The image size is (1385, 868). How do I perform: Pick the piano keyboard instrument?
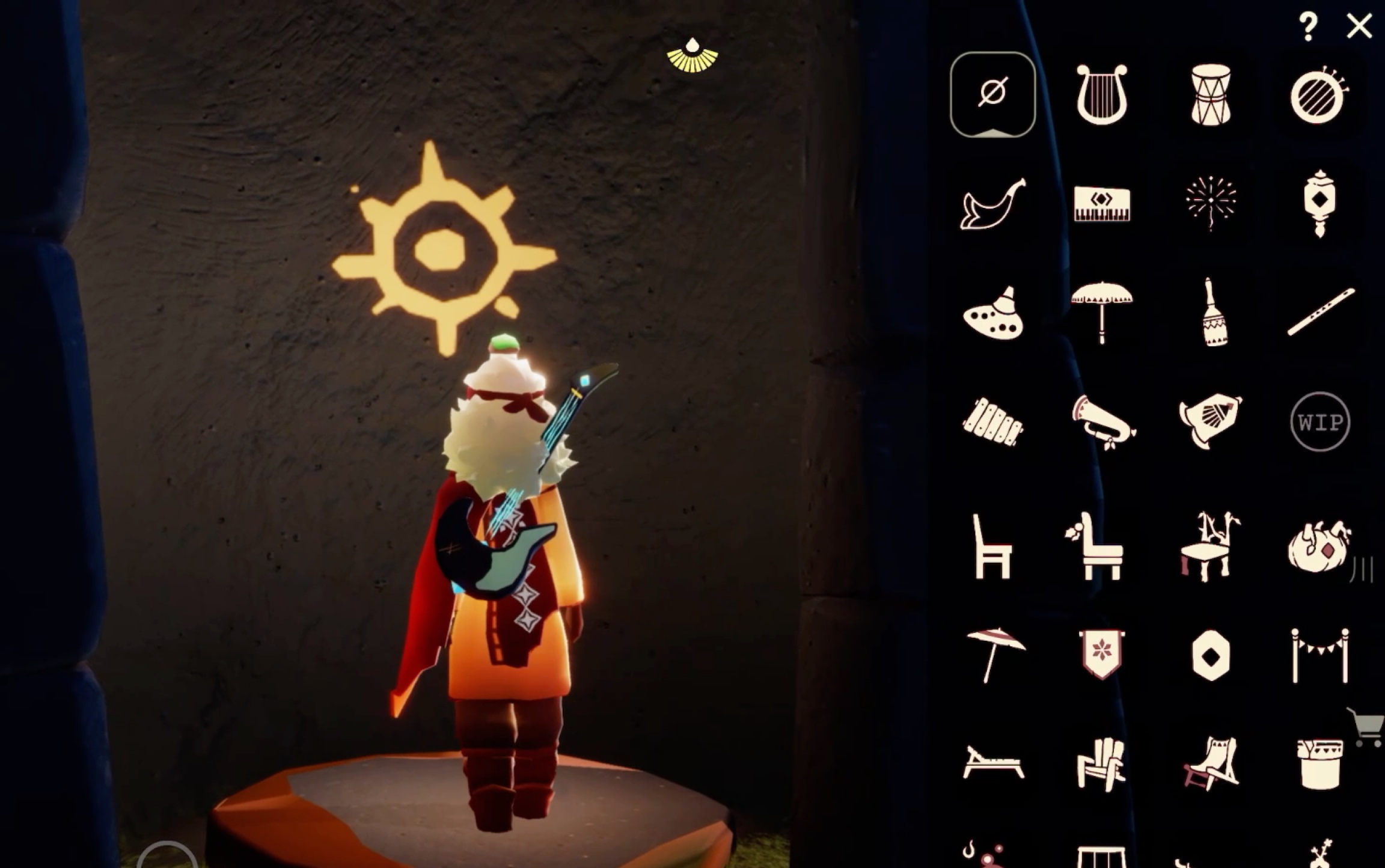pos(1101,204)
